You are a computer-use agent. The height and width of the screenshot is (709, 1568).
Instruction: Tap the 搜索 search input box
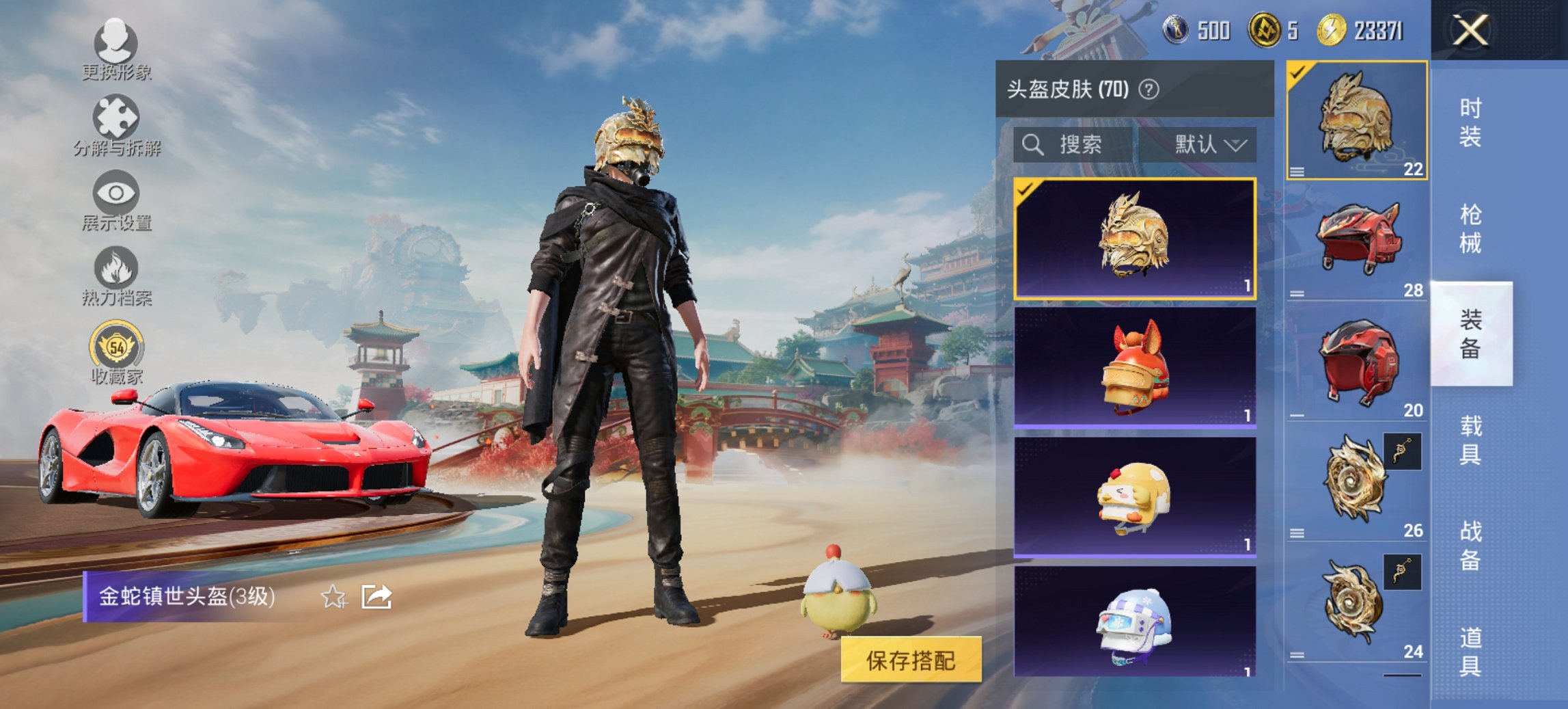(x=1079, y=145)
